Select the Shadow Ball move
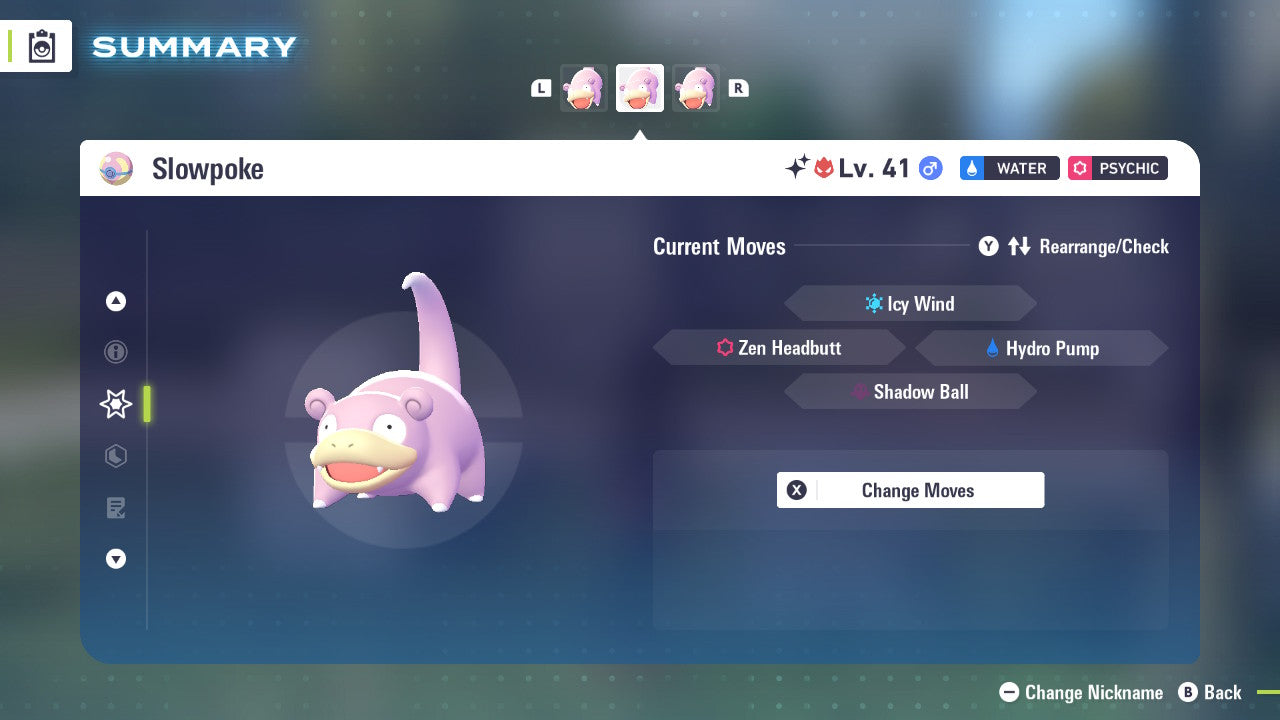This screenshot has height=720, width=1280. tap(910, 391)
